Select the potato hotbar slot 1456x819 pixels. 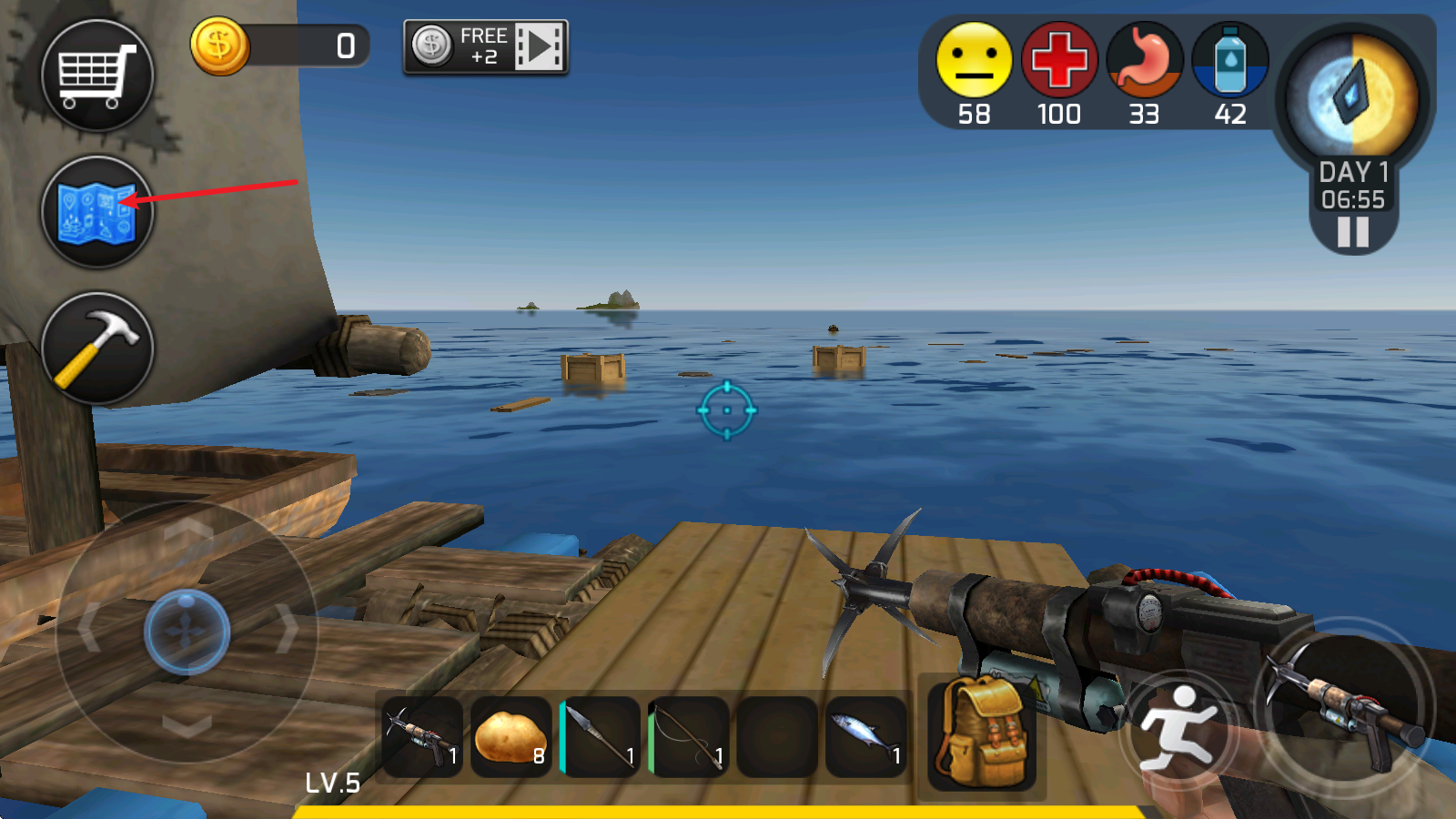511,736
